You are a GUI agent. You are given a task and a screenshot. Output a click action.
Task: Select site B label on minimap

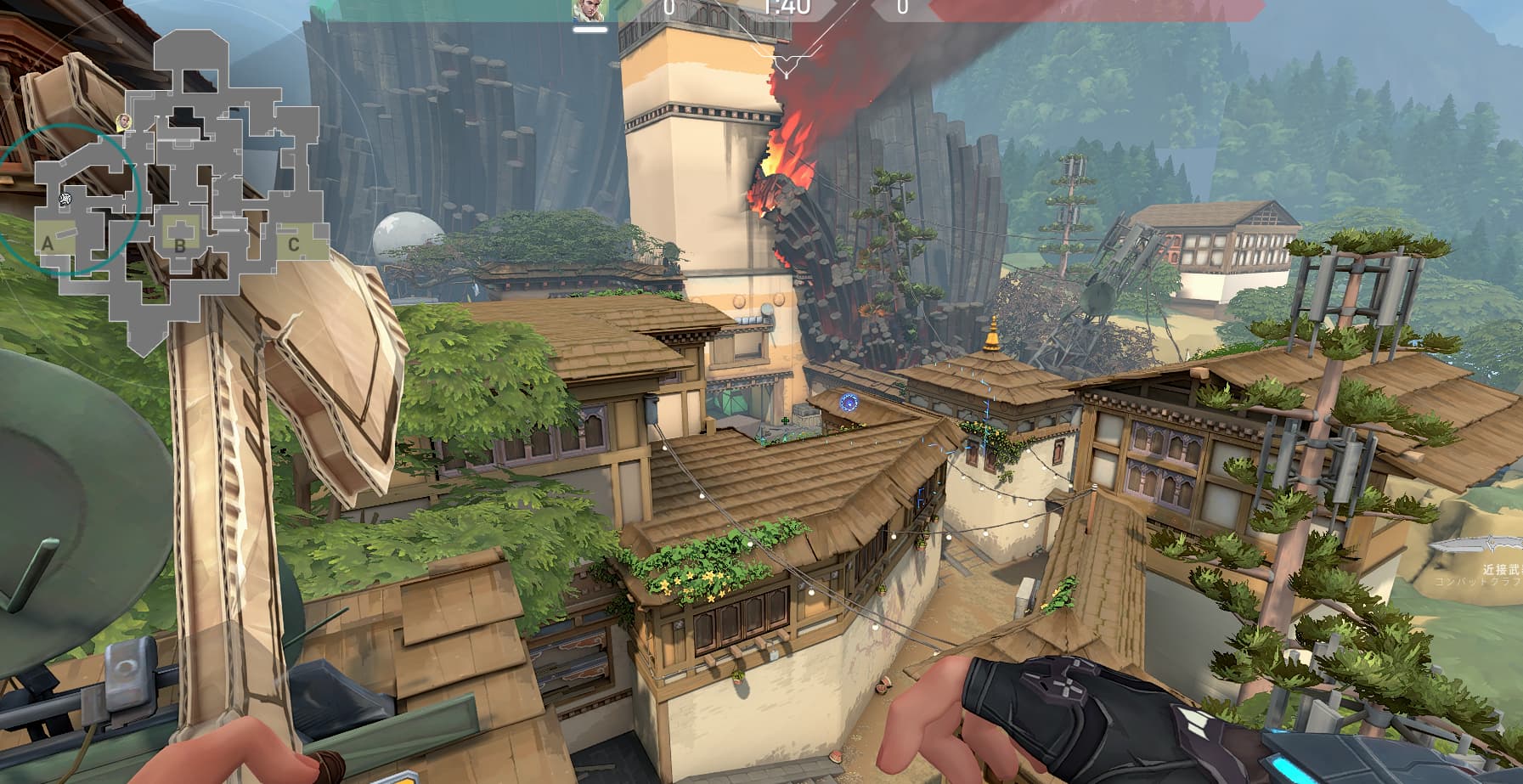(180, 246)
